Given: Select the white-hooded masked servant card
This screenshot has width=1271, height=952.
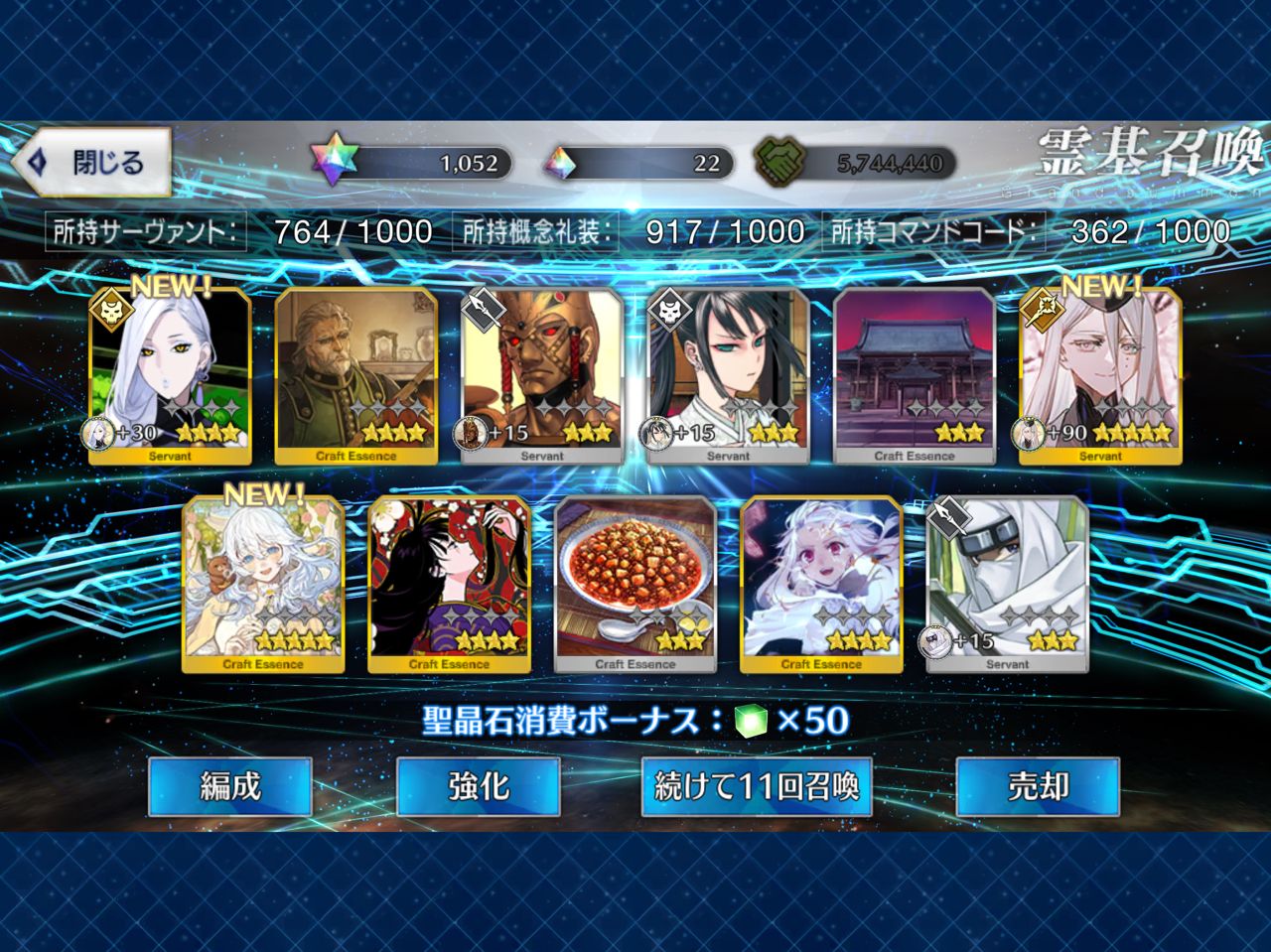Looking at the screenshot, I should 1007,586.
